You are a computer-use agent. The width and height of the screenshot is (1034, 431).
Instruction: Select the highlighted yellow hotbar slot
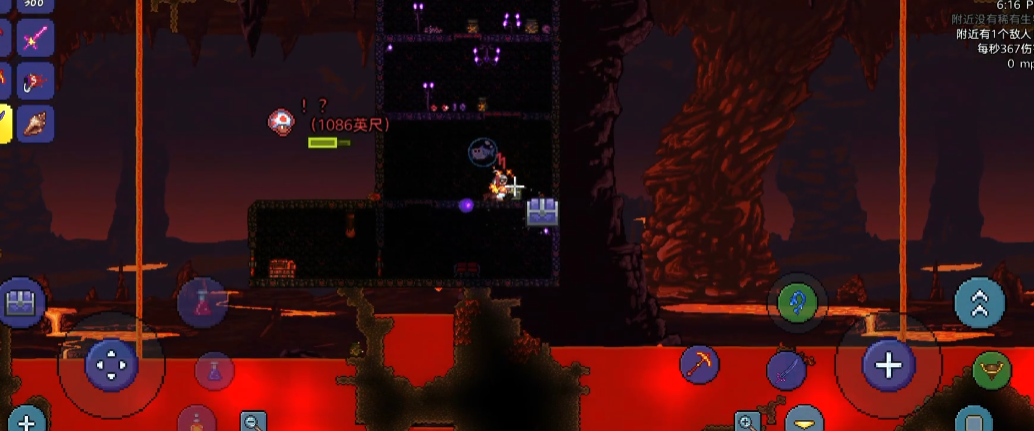tap(4, 123)
